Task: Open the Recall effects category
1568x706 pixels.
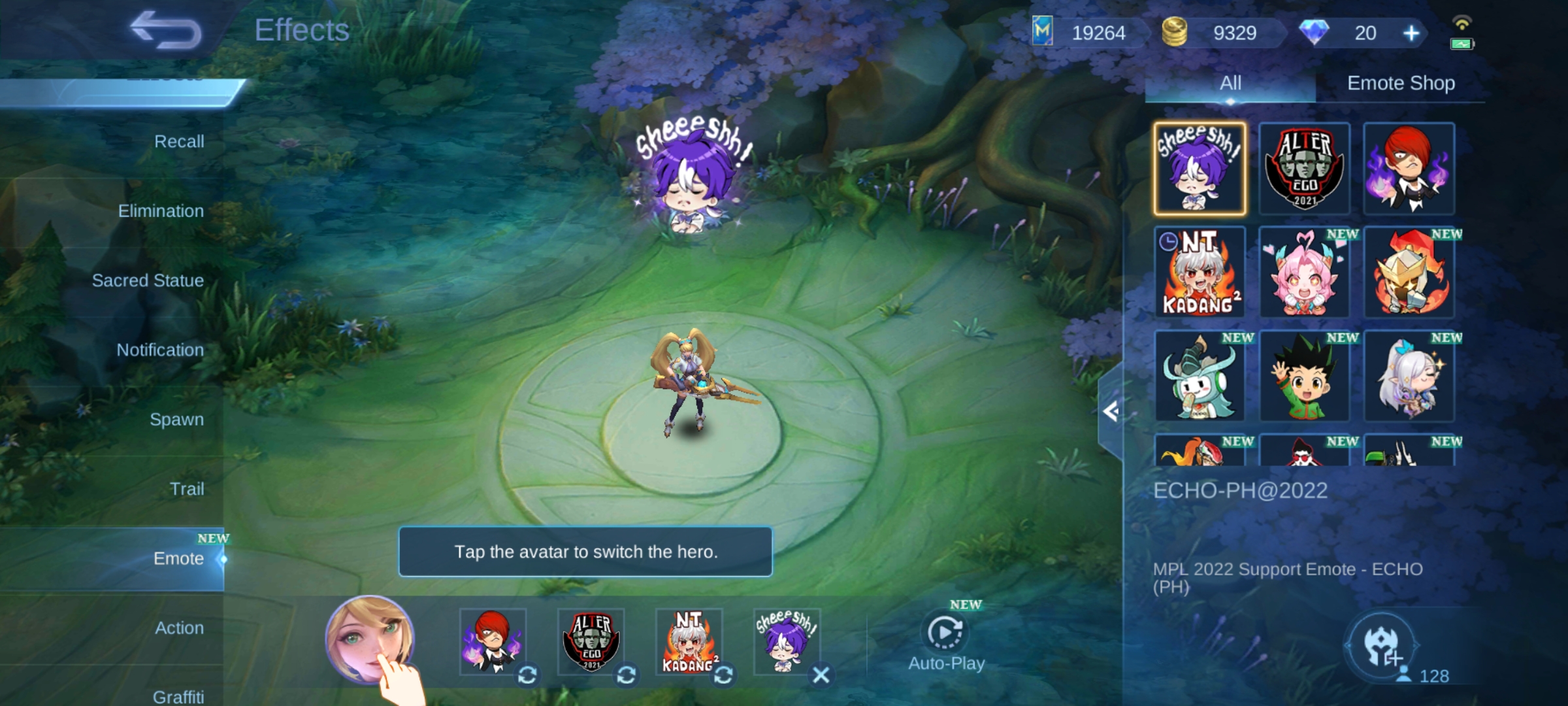Action: click(x=178, y=141)
